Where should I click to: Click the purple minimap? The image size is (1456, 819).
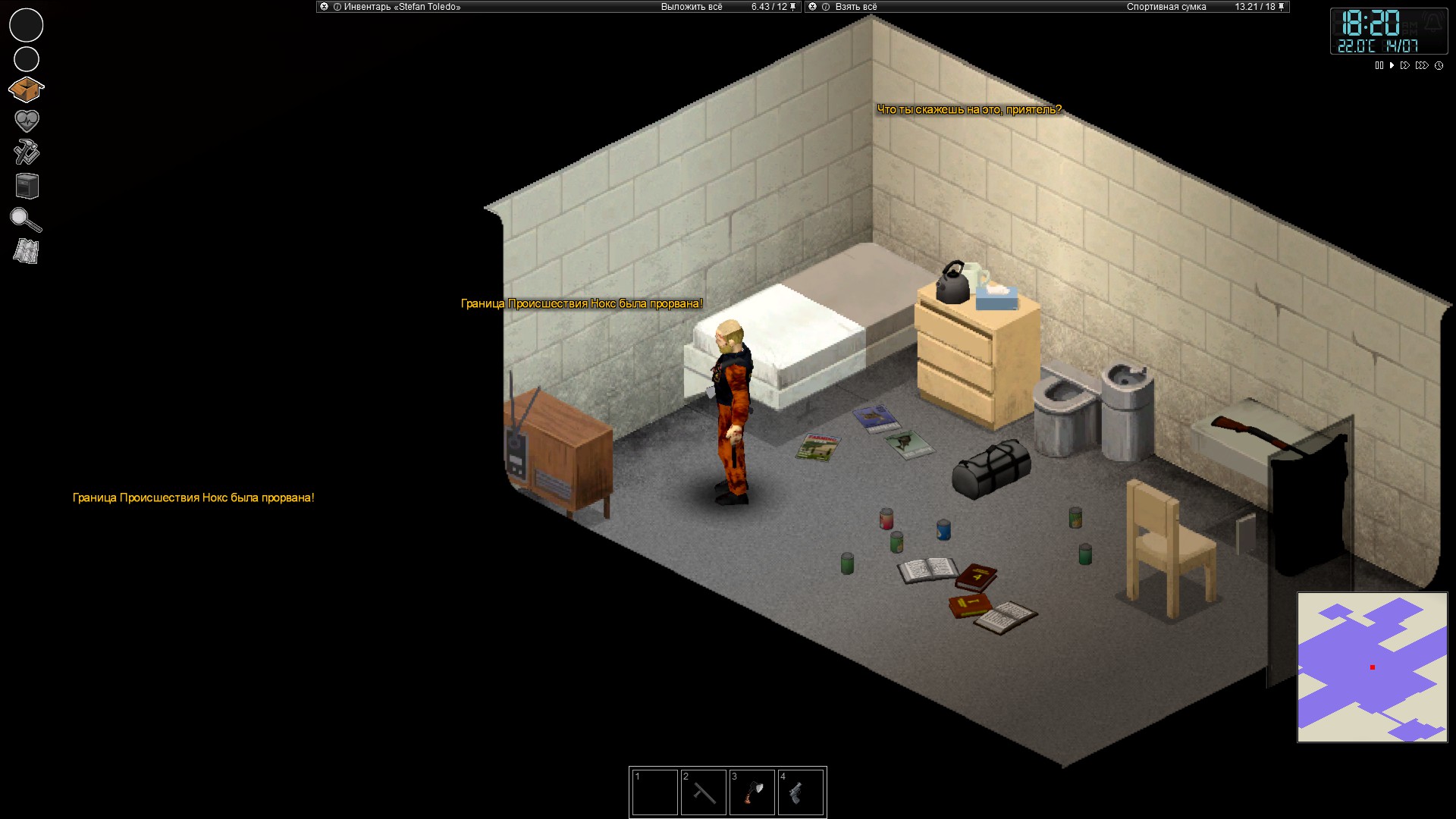pos(1372,667)
